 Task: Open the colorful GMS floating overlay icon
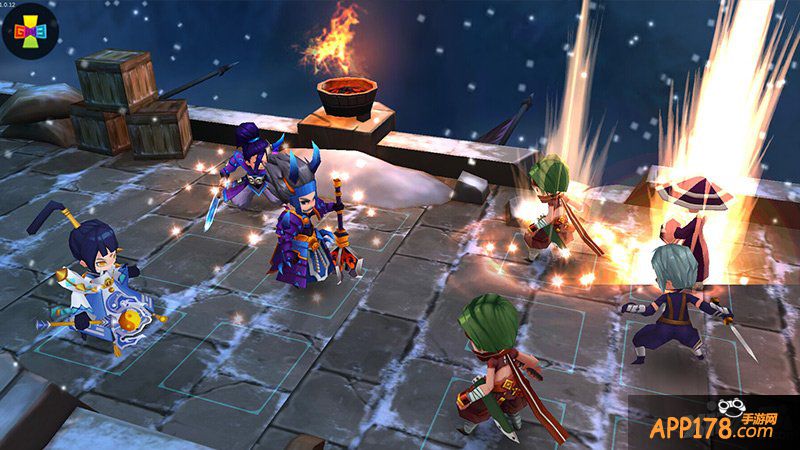pos(31,33)
